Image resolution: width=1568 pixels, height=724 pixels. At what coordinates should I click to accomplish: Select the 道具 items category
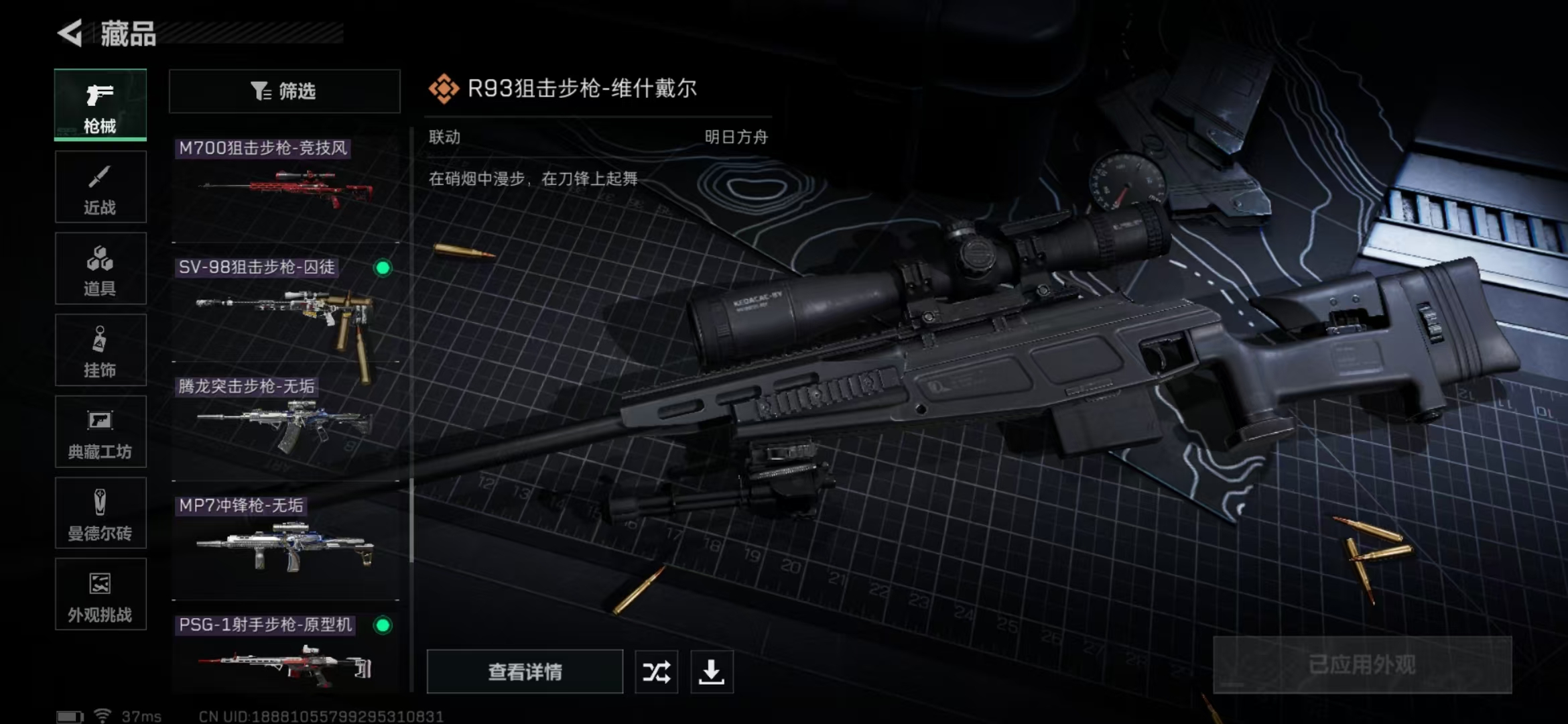pos(101,269)
